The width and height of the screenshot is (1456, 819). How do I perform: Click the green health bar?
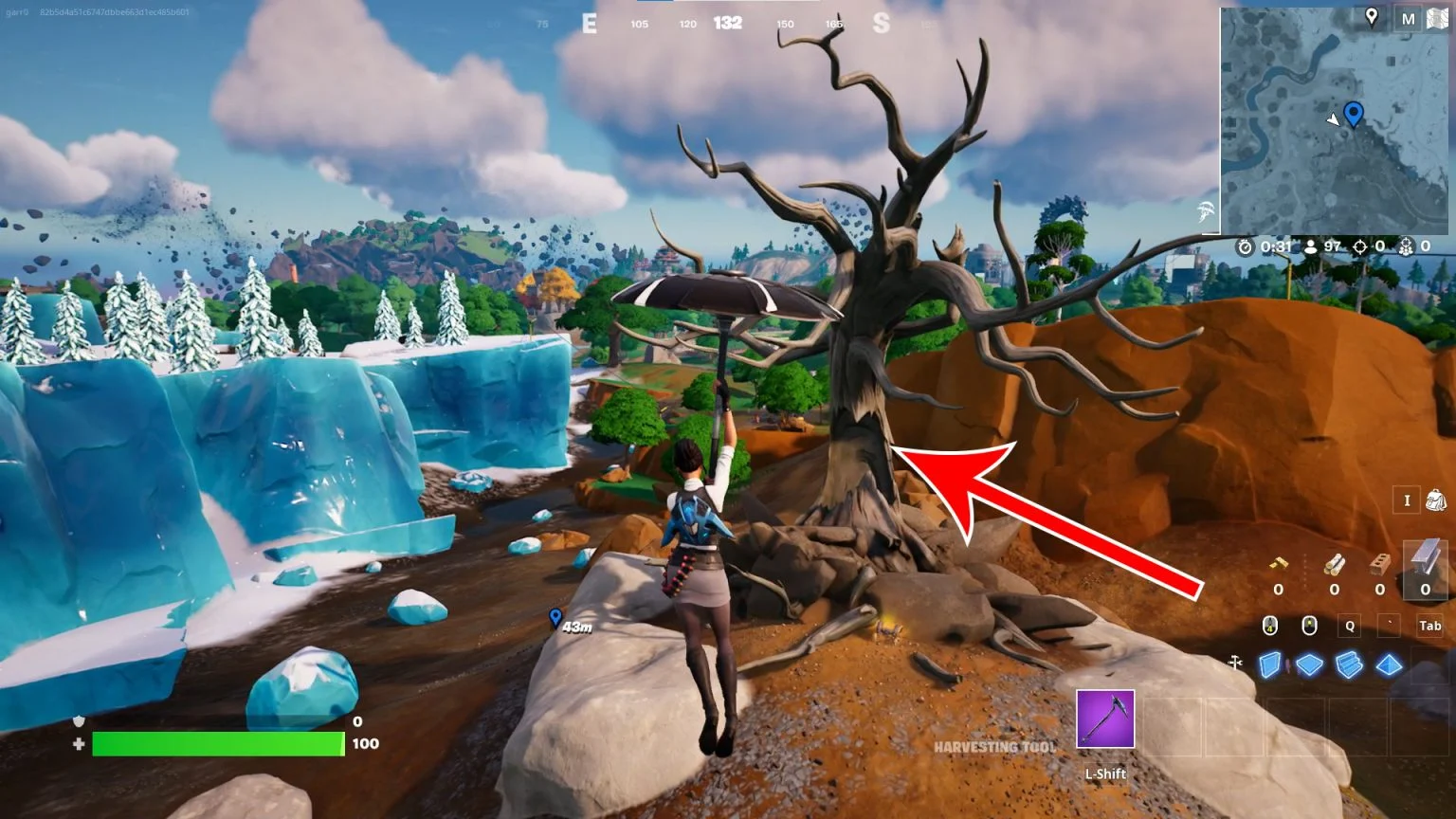click(218, 745)
